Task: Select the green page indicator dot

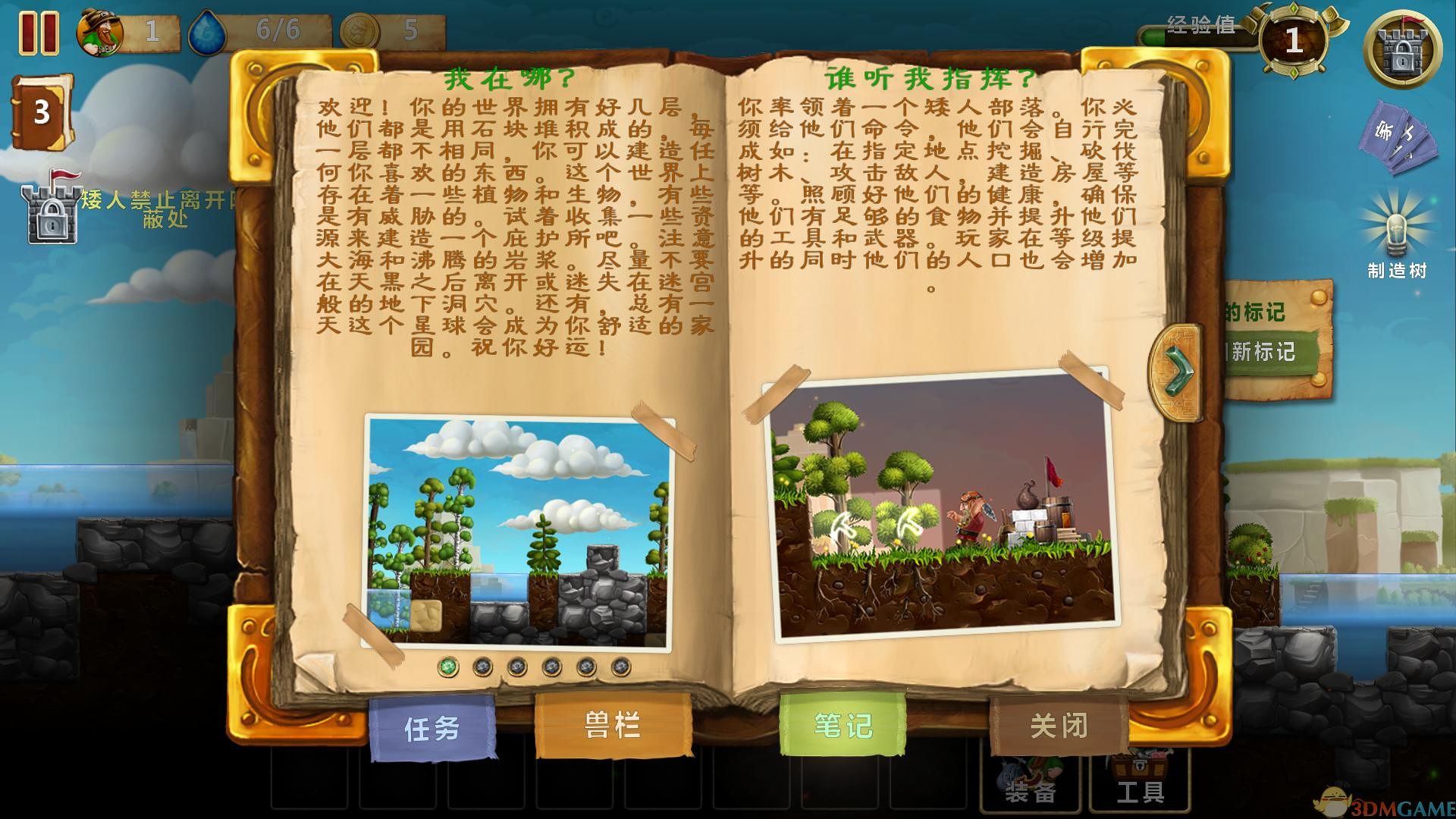Action: (x=449, y=667)
